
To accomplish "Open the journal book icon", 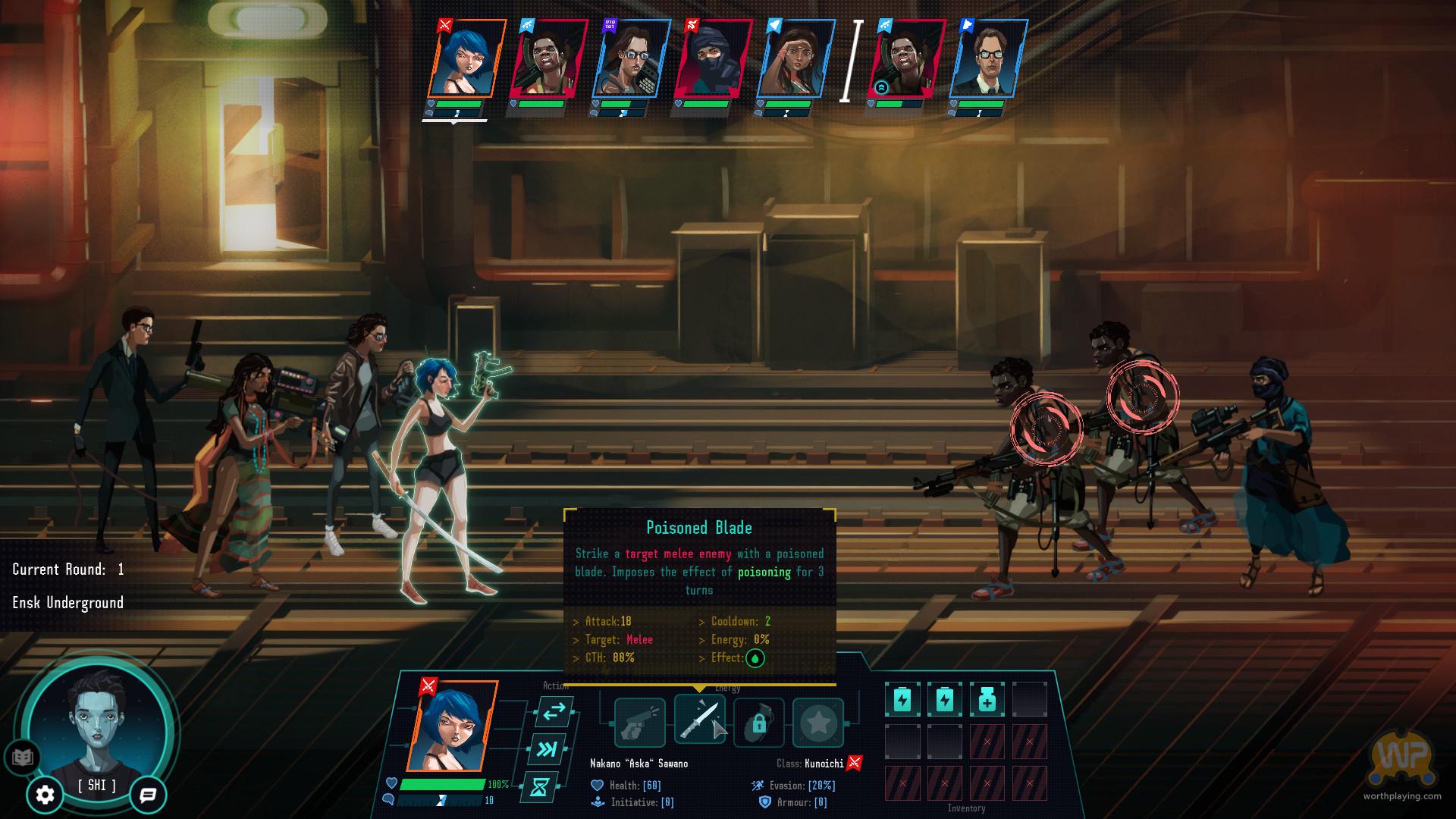I will pyautogui.click(x=23, y=757).
